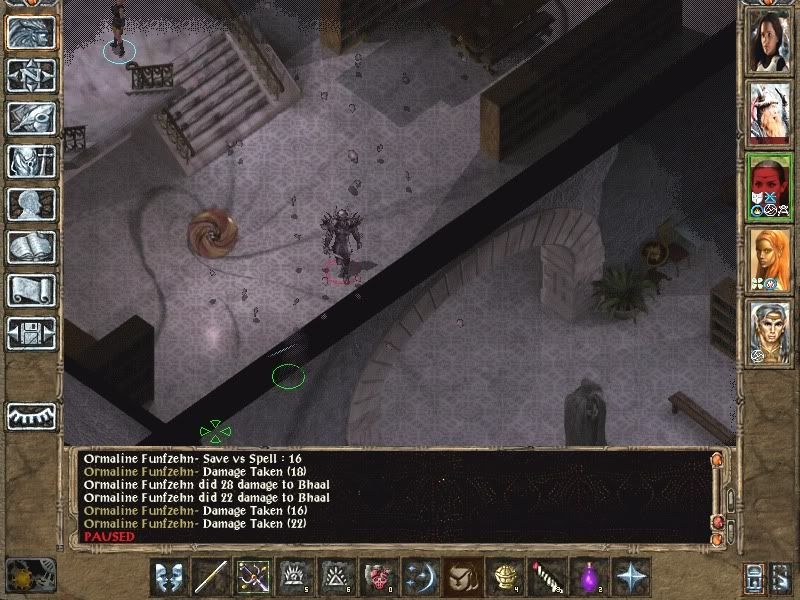Equip the bow weapon slot
This screenshot has height=600, width=800.
(x=254, y=577)
